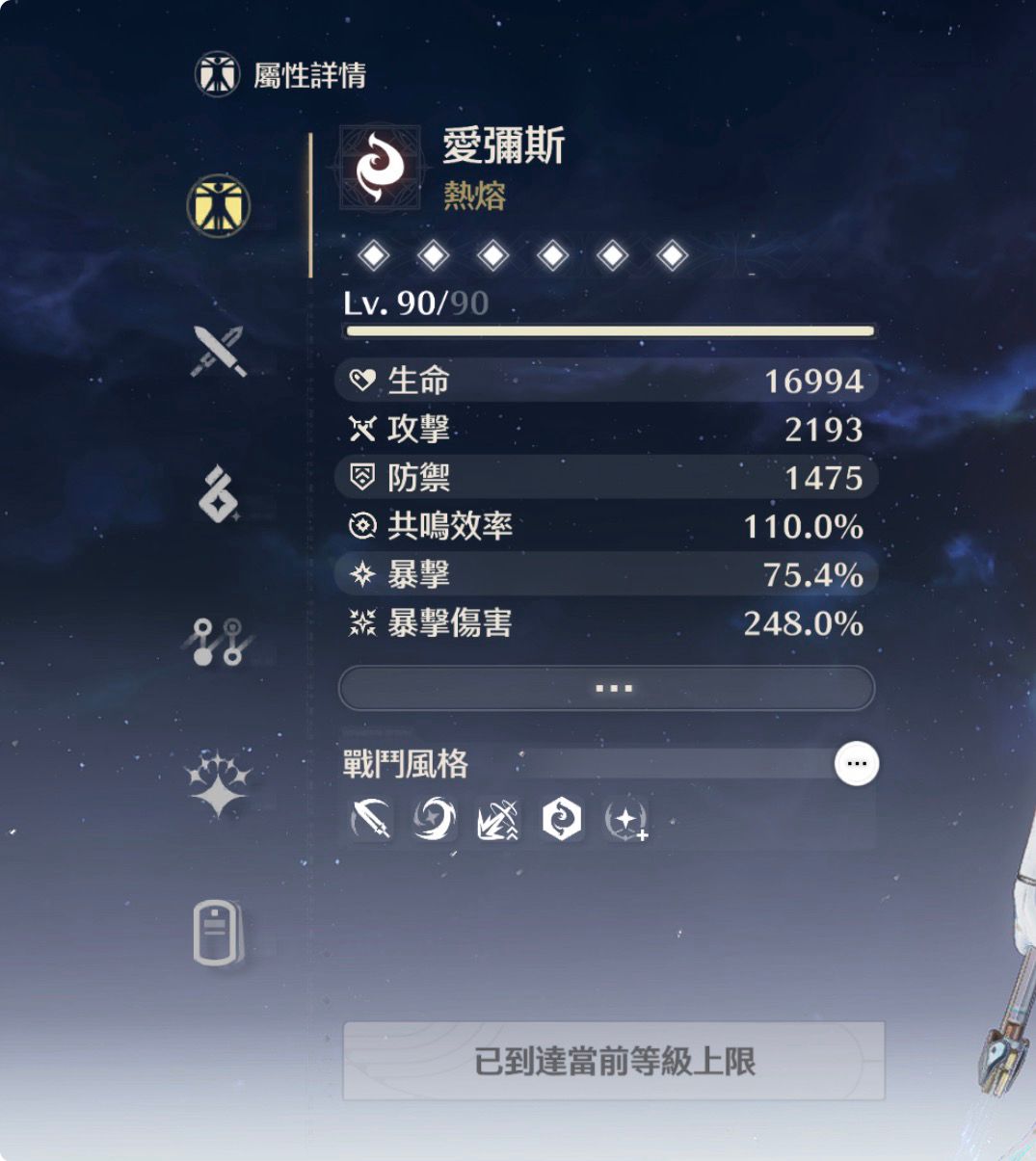Select the 生命 stat row
Image resolution: width=1036 pixels, height=1161 pixels.
pyautogui.click(x=607, y=381)
